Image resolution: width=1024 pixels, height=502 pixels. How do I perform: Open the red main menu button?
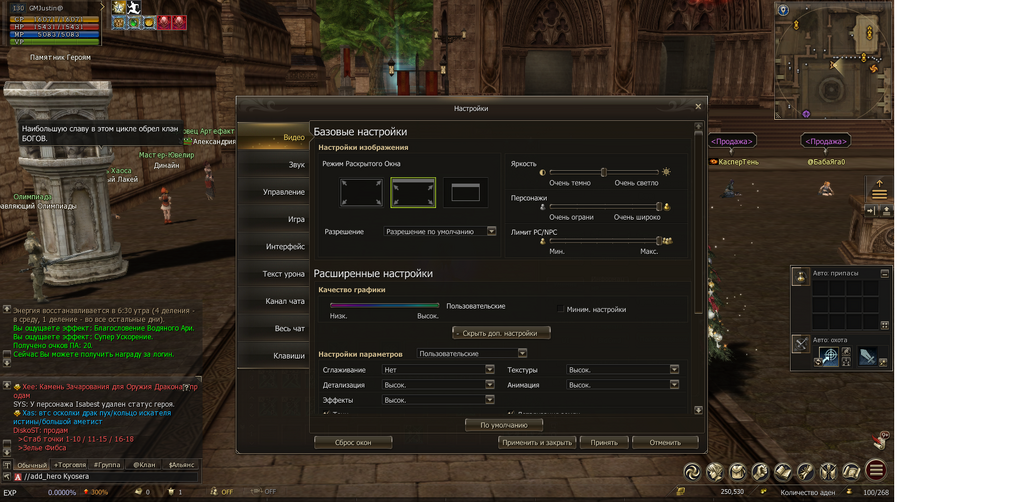[876, 470]
